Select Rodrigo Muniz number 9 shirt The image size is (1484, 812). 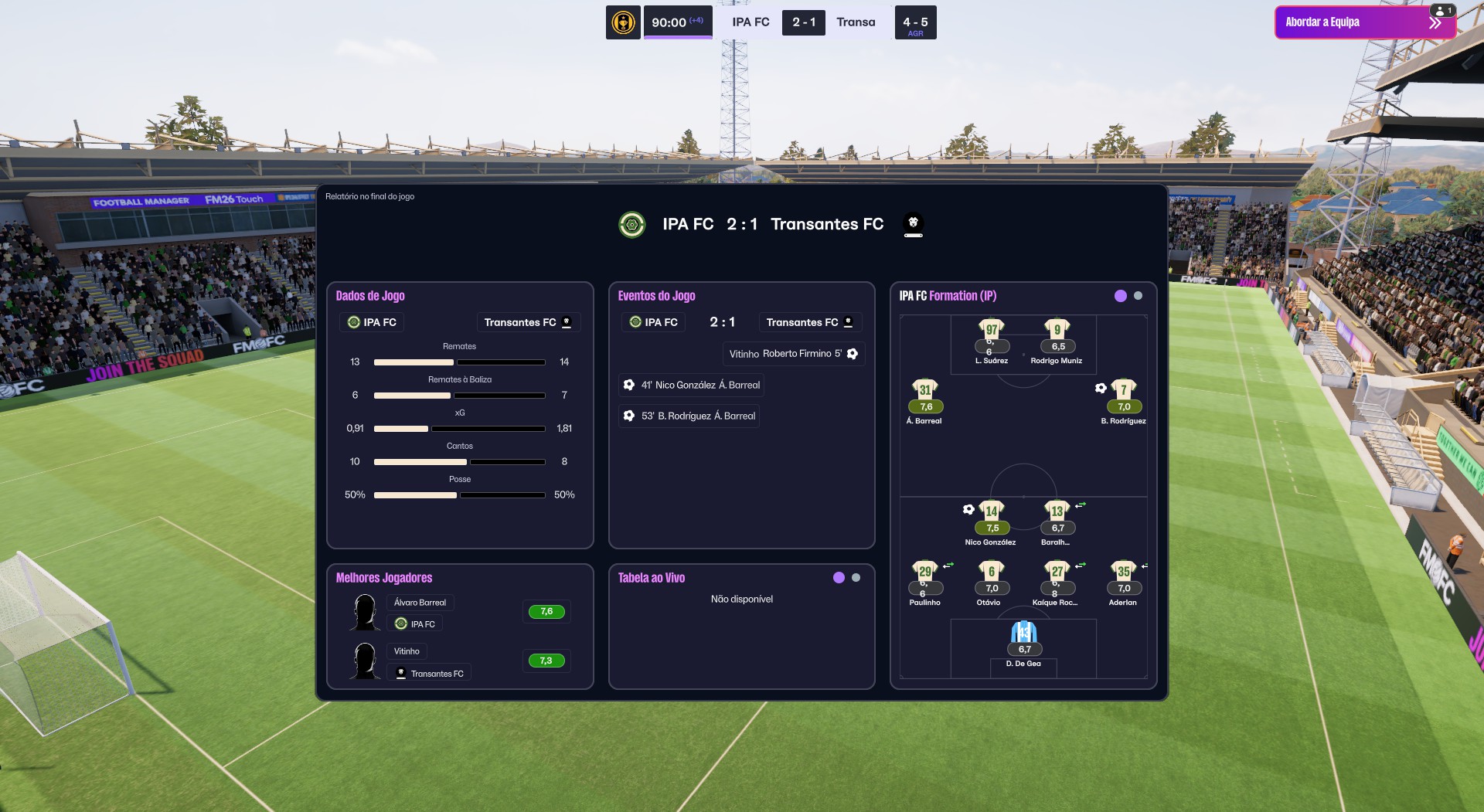click(1057, 330)
